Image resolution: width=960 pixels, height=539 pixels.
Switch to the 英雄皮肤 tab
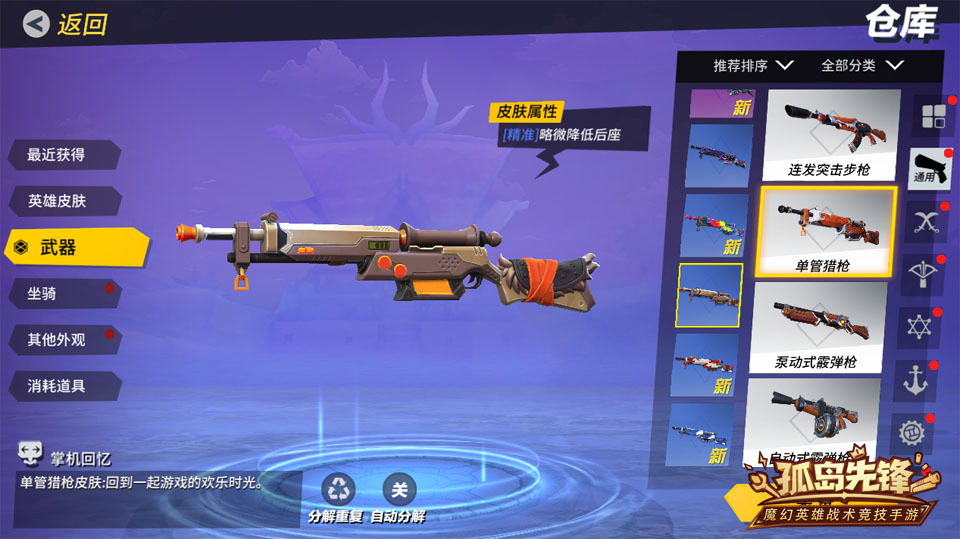click(x=60, y=201)
